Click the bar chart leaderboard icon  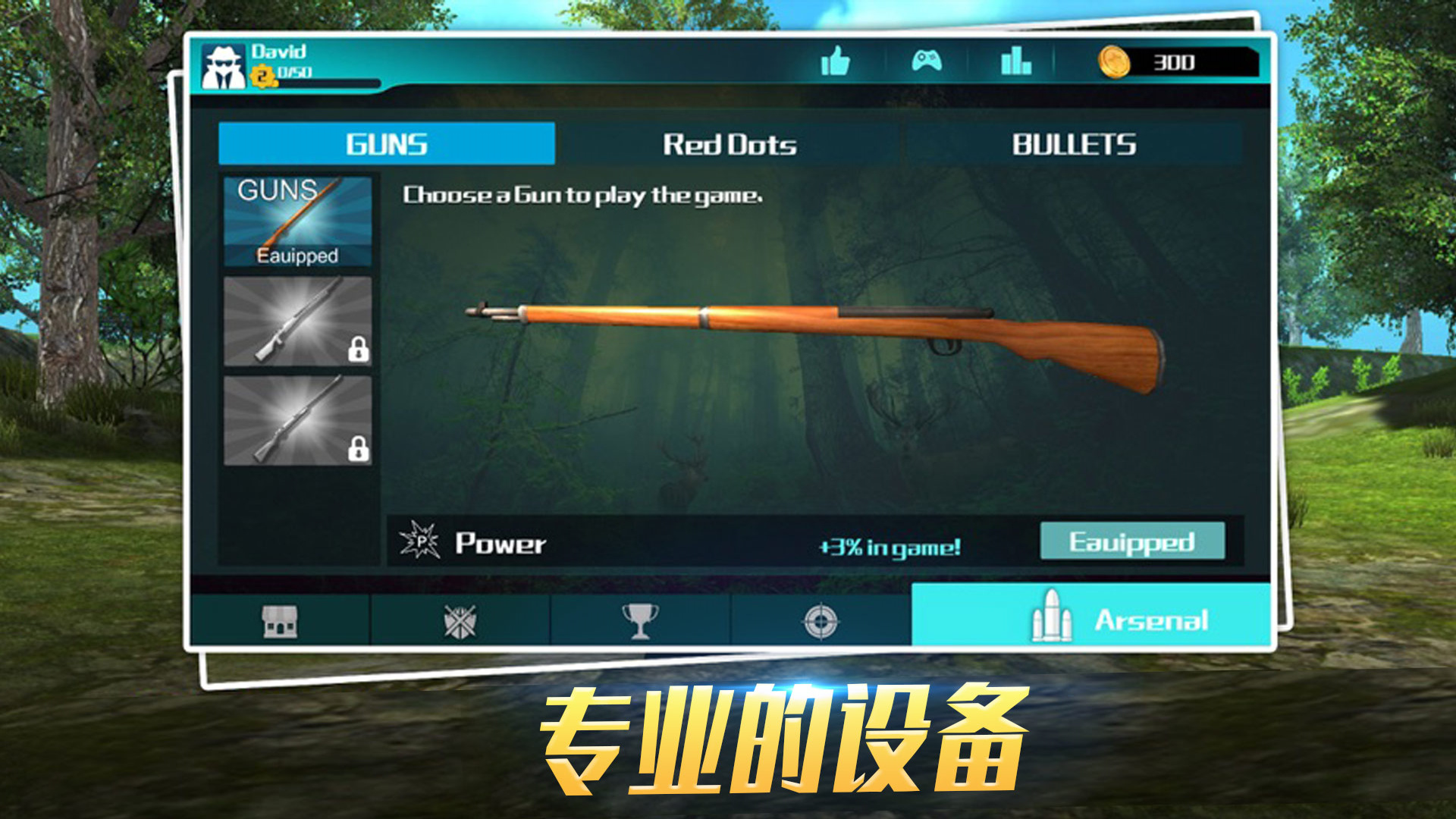pos(1017,62)
